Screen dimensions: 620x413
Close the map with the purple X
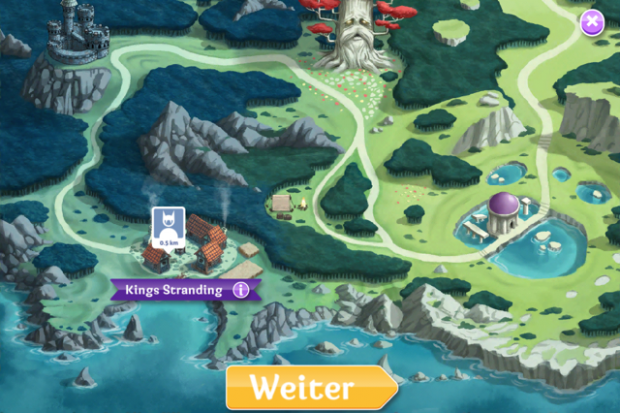coord(593,21)
